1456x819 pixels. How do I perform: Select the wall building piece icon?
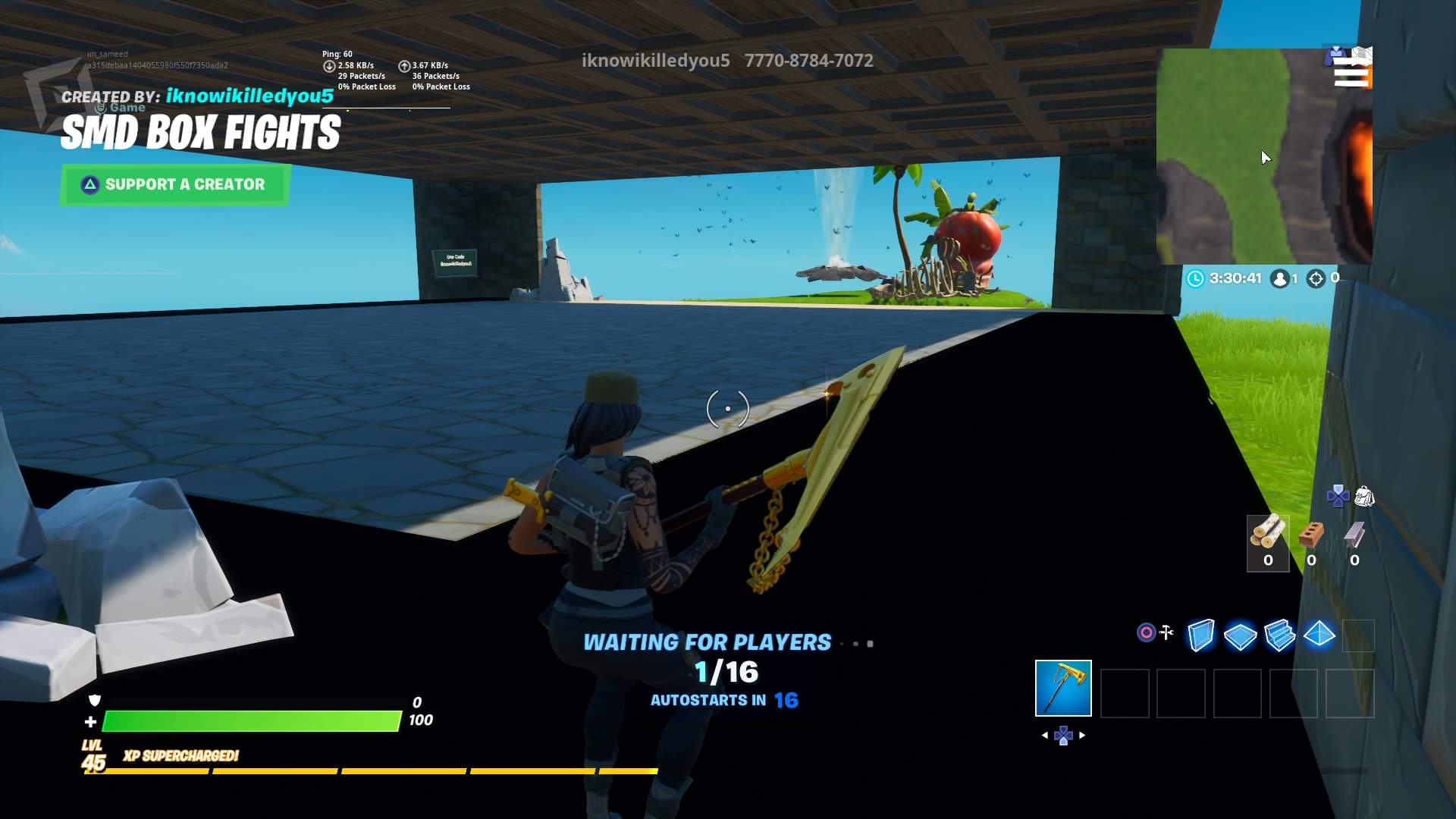point(1200,635)
